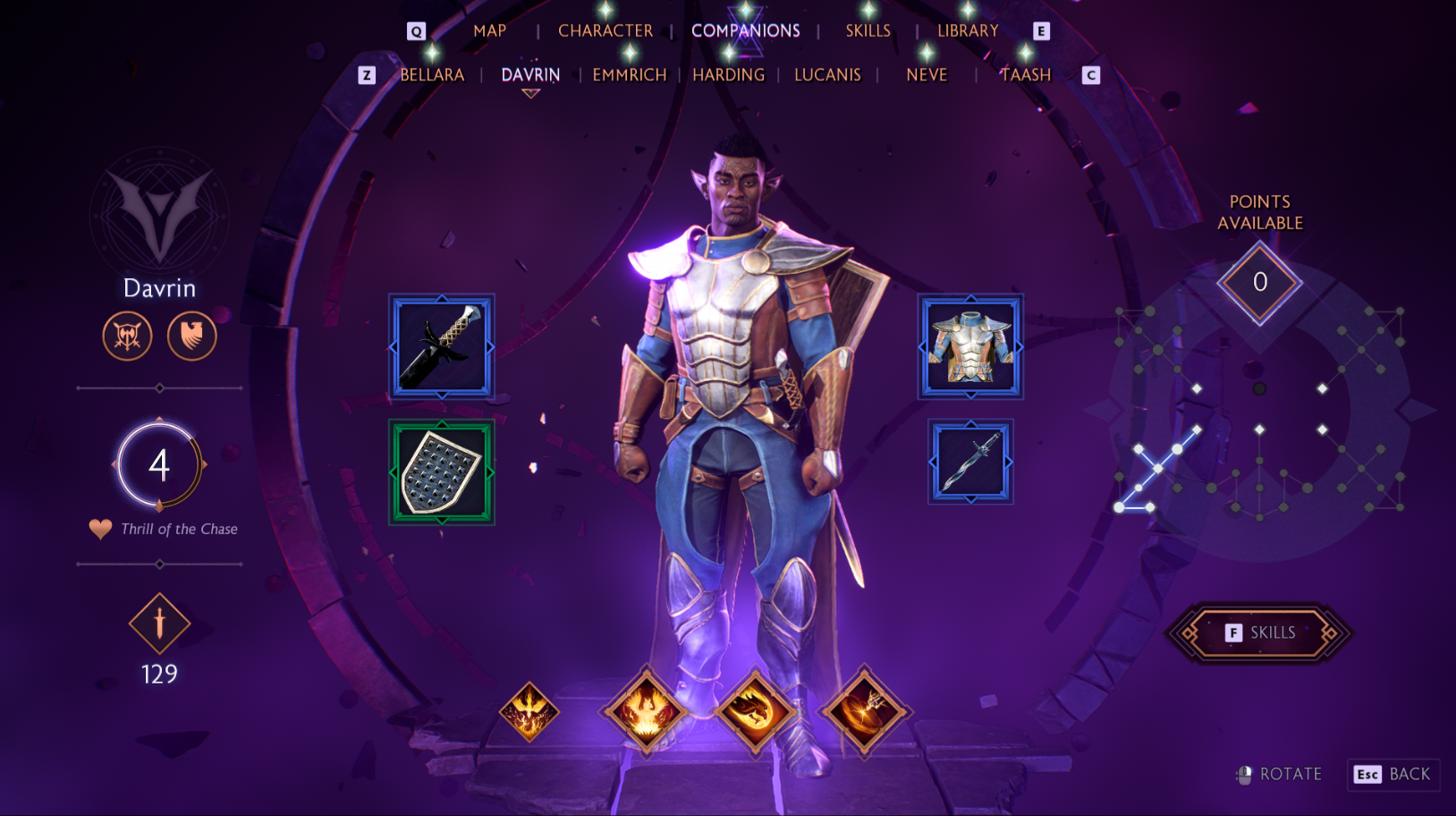Go to the top Skills tab

868,31
